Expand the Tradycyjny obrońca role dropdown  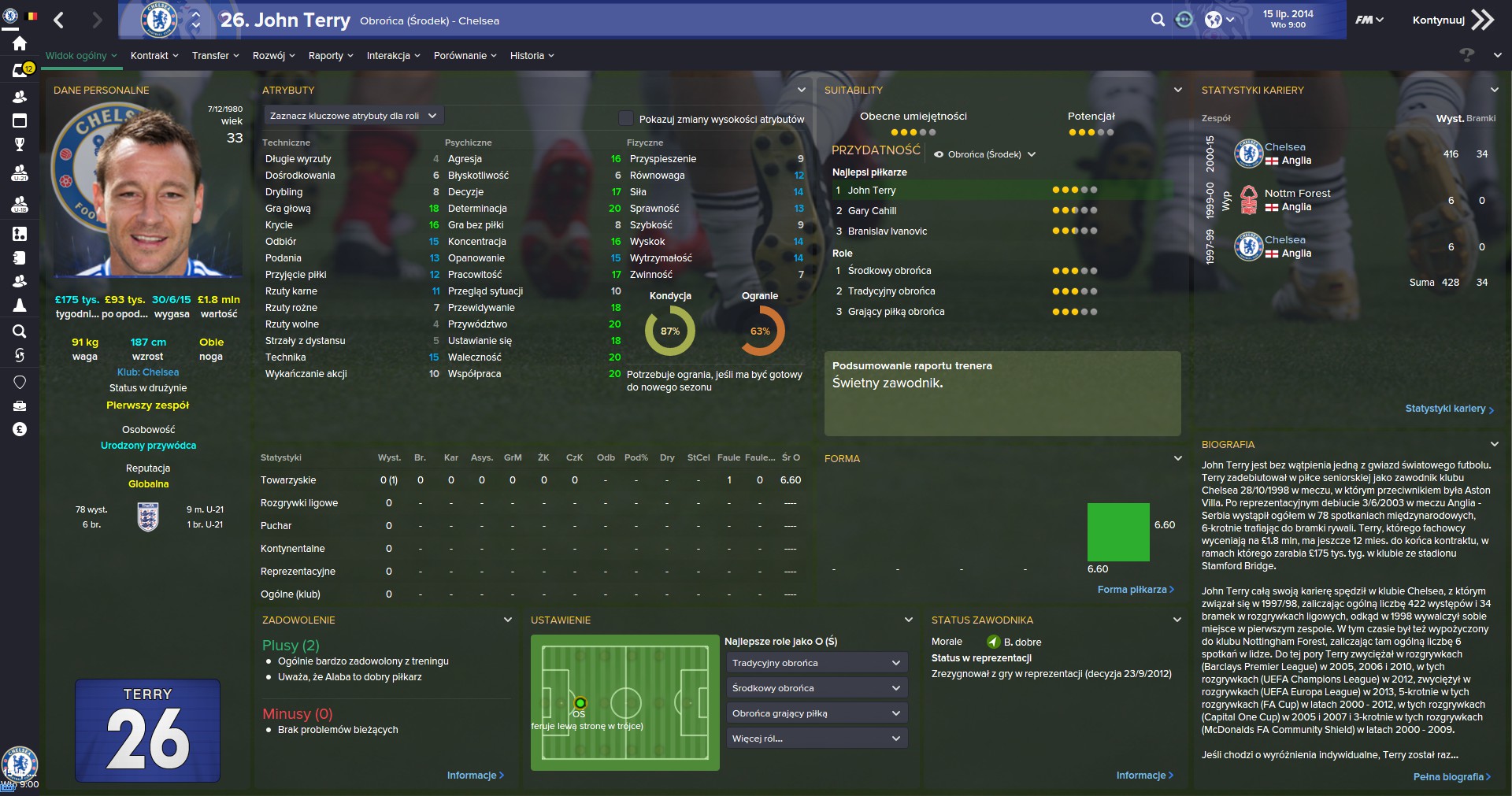816,663
